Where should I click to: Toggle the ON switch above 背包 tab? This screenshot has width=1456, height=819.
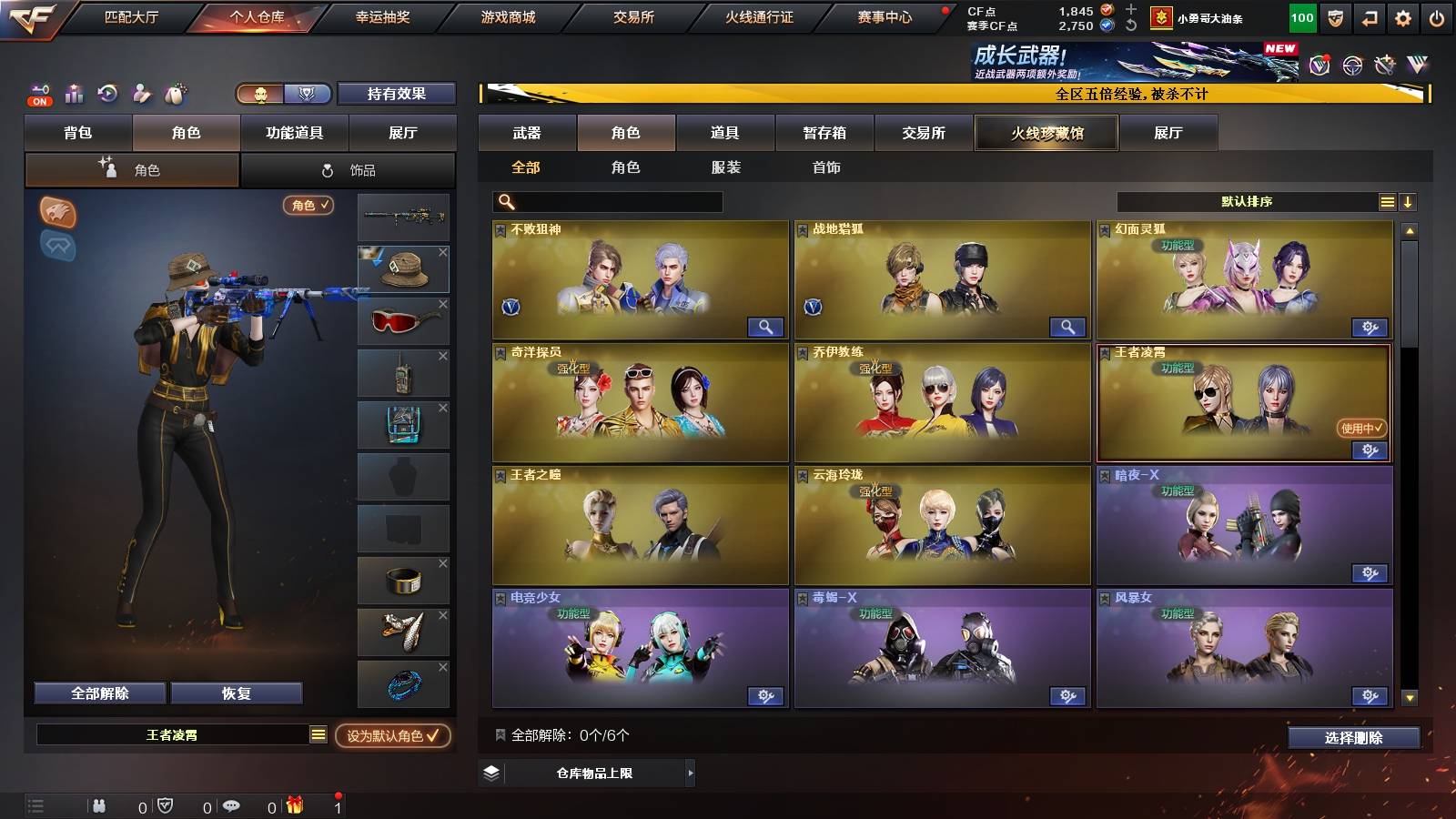pos(39,101)
